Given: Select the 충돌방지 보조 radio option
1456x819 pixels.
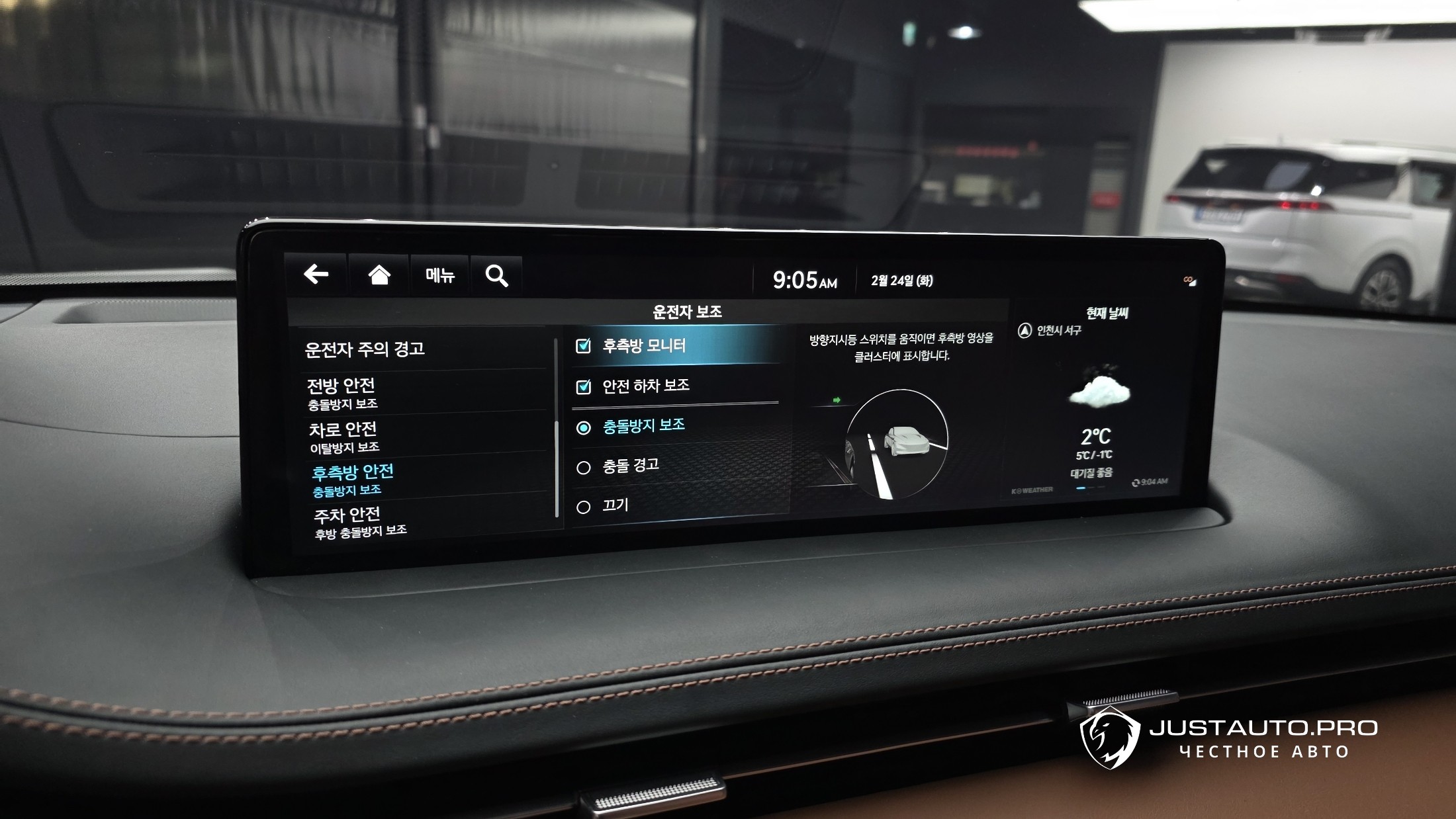Looking at the screenshot, I should pyautogui.click(x=583, y=428).
